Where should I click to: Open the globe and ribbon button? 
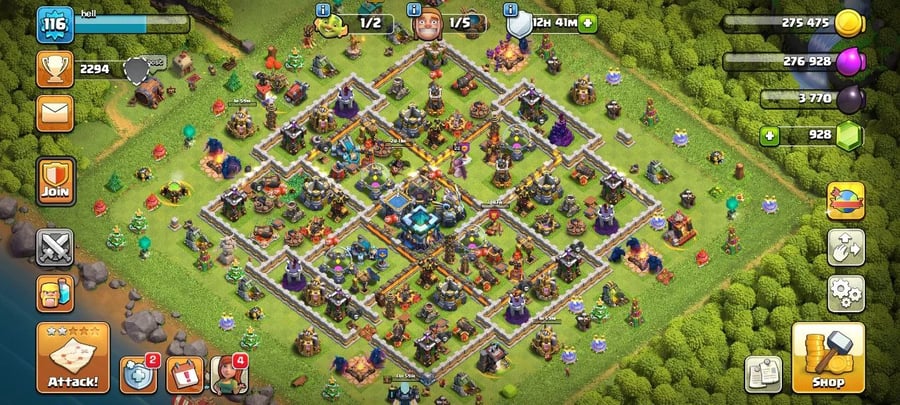(846, 201)
